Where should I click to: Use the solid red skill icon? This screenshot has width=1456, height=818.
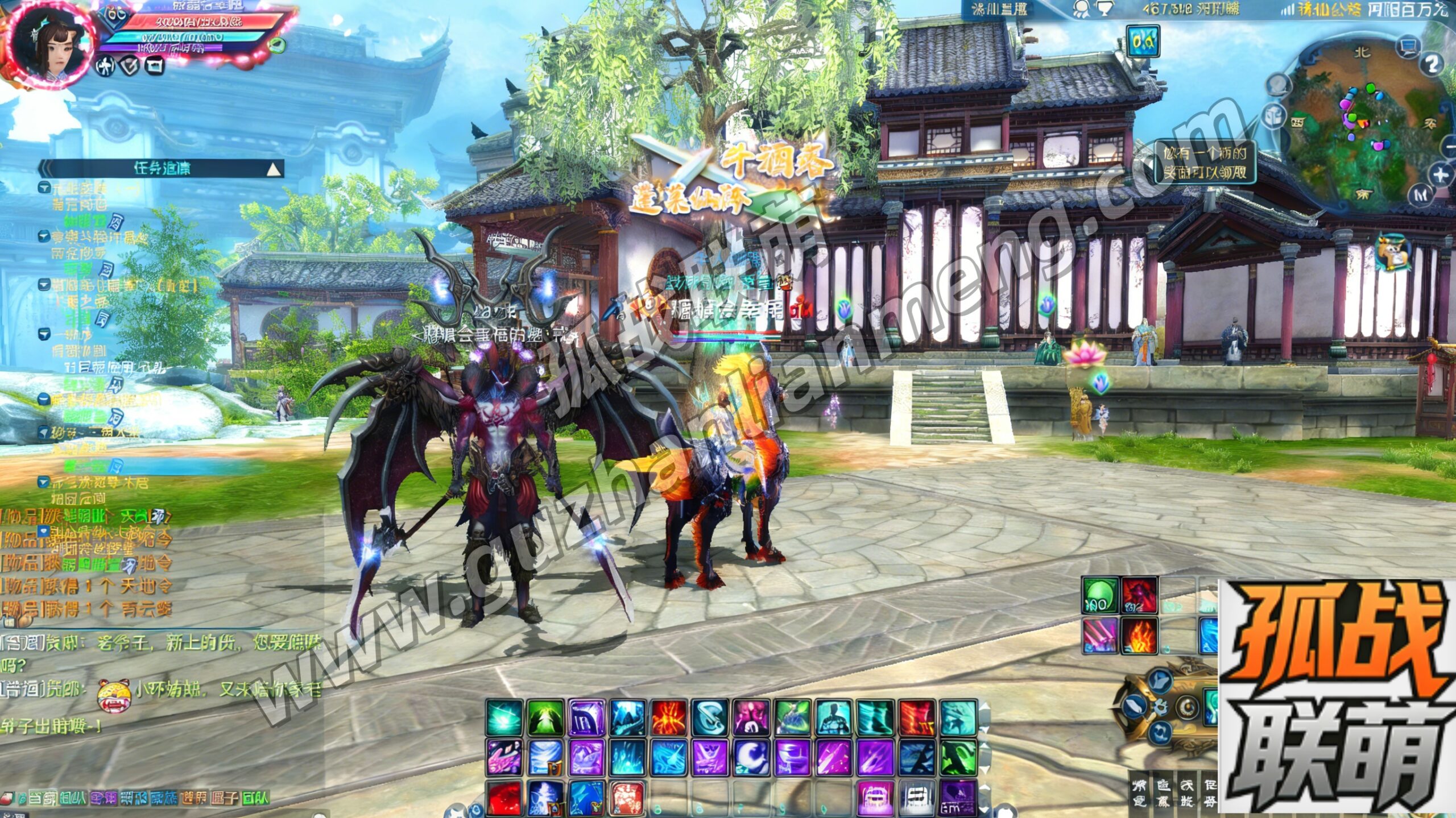point(504,797)
